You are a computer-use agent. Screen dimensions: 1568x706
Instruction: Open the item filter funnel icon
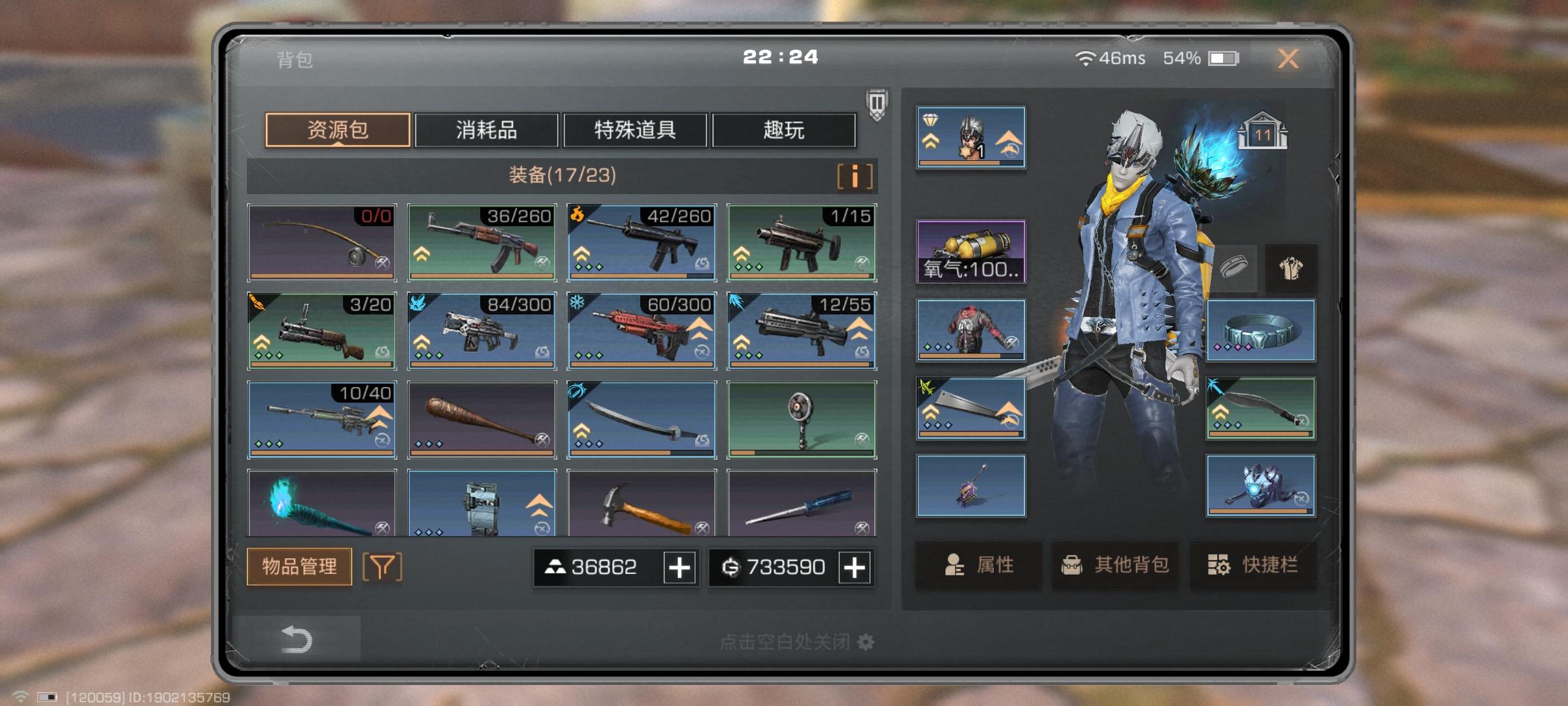point(382,566)
